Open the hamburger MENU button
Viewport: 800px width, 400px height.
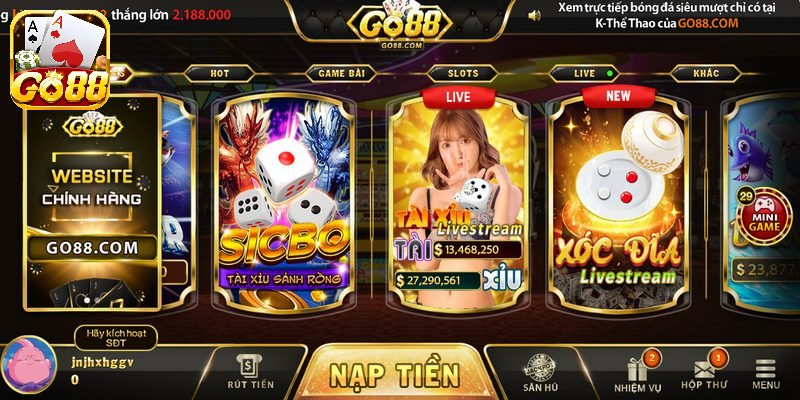[766, 372]
